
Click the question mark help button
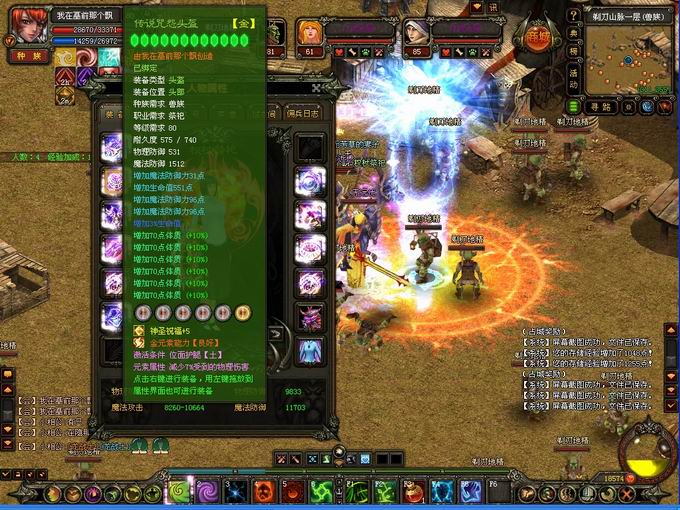pos(574,15)
